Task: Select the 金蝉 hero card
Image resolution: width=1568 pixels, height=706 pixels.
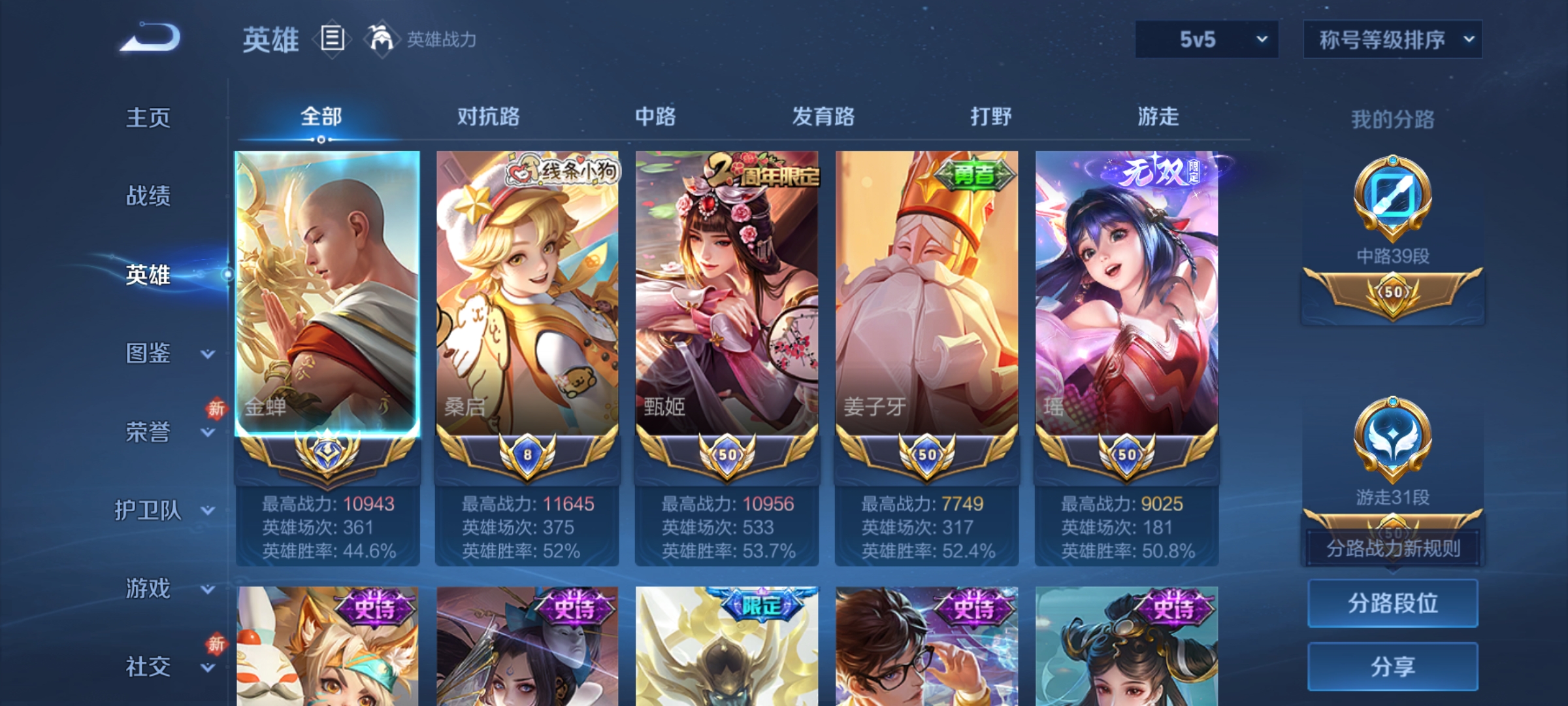Action: (x=327, y=291)
